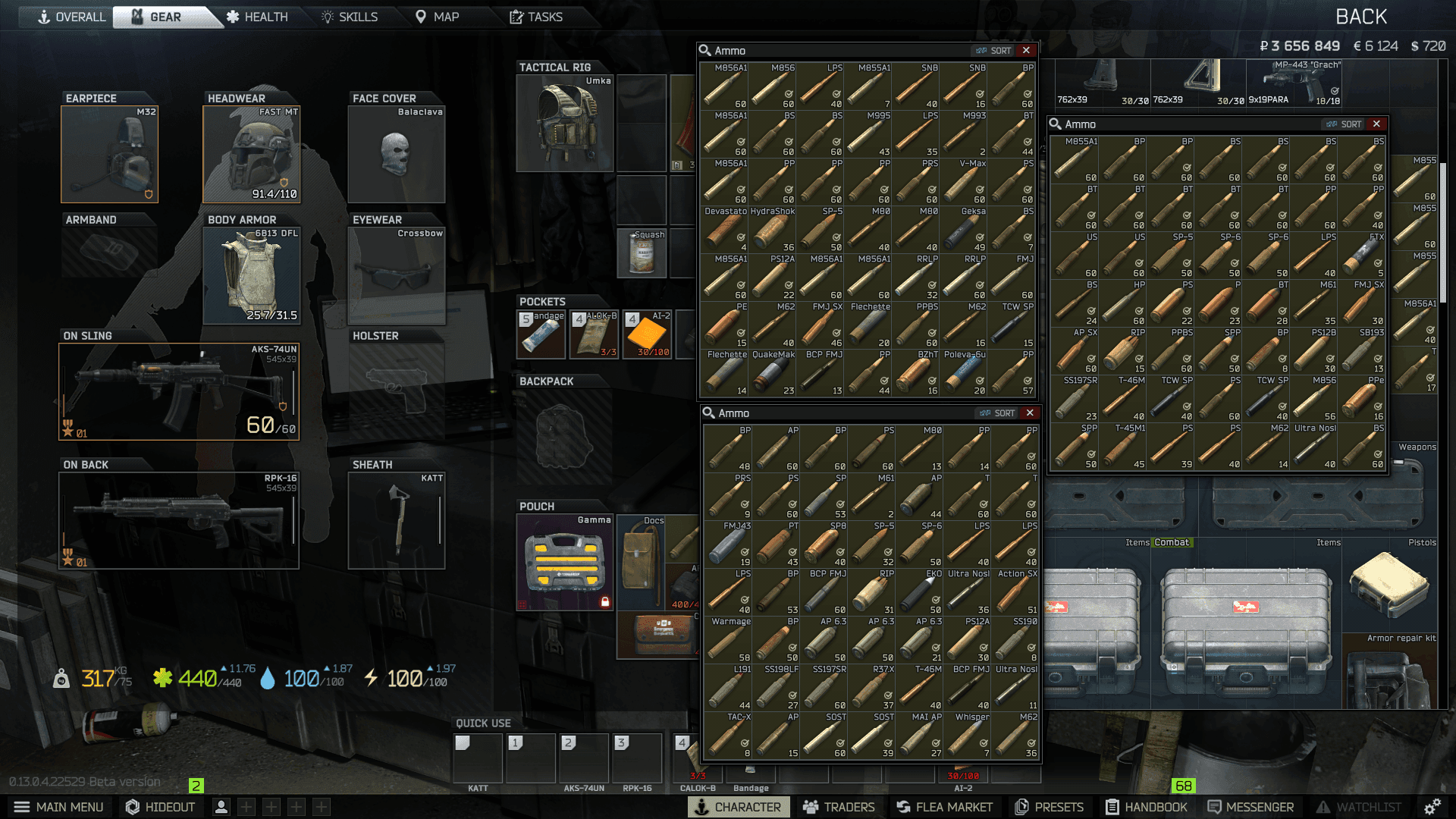Click the Character icon in bottom bar
Viewport: 1456px width, 819px height.
[x=737, y=807]
